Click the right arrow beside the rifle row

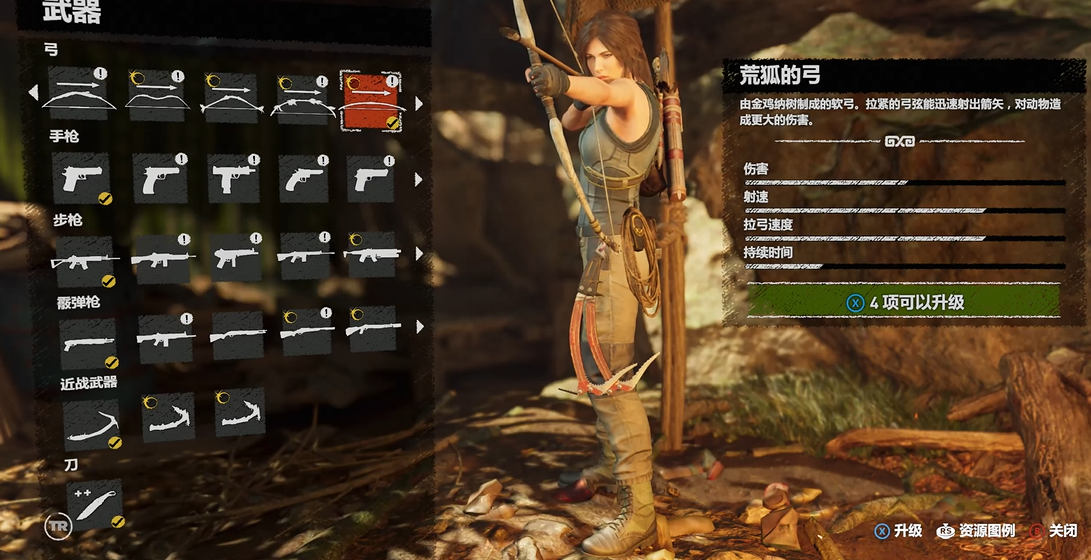tap(418, 256)
